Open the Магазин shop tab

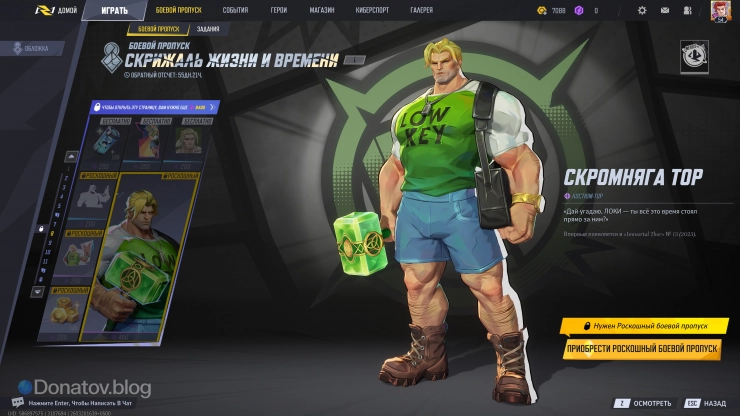[322, 11]
